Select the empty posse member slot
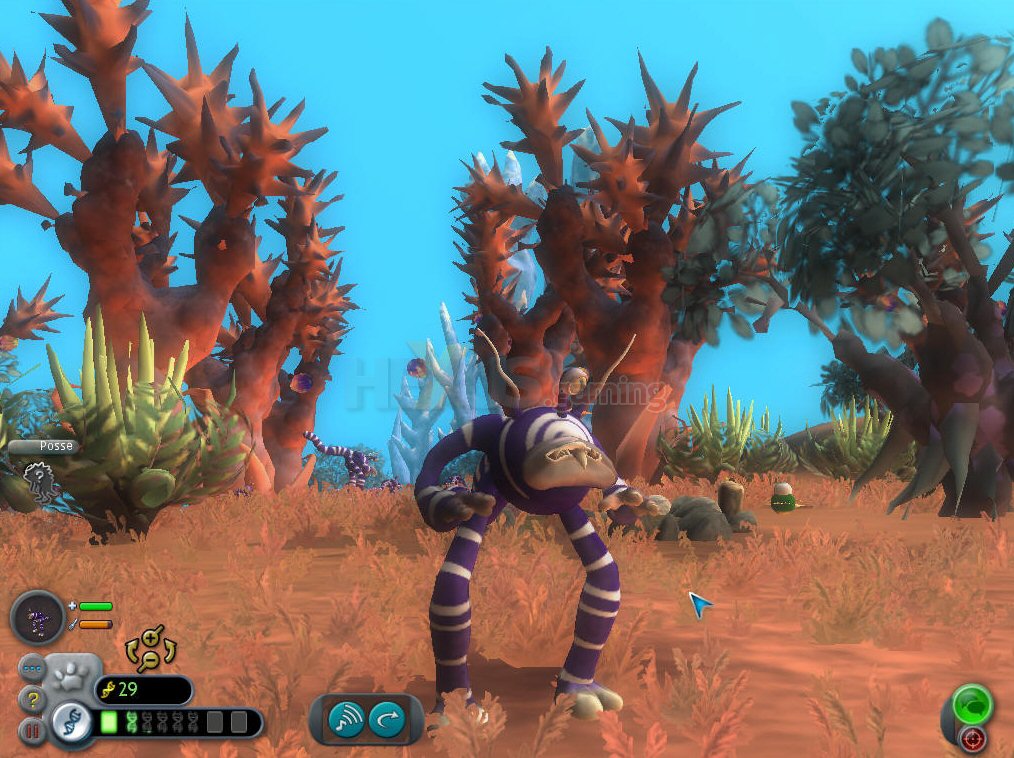This screenshot has width=1014, height=758. (x=39, y=482)
